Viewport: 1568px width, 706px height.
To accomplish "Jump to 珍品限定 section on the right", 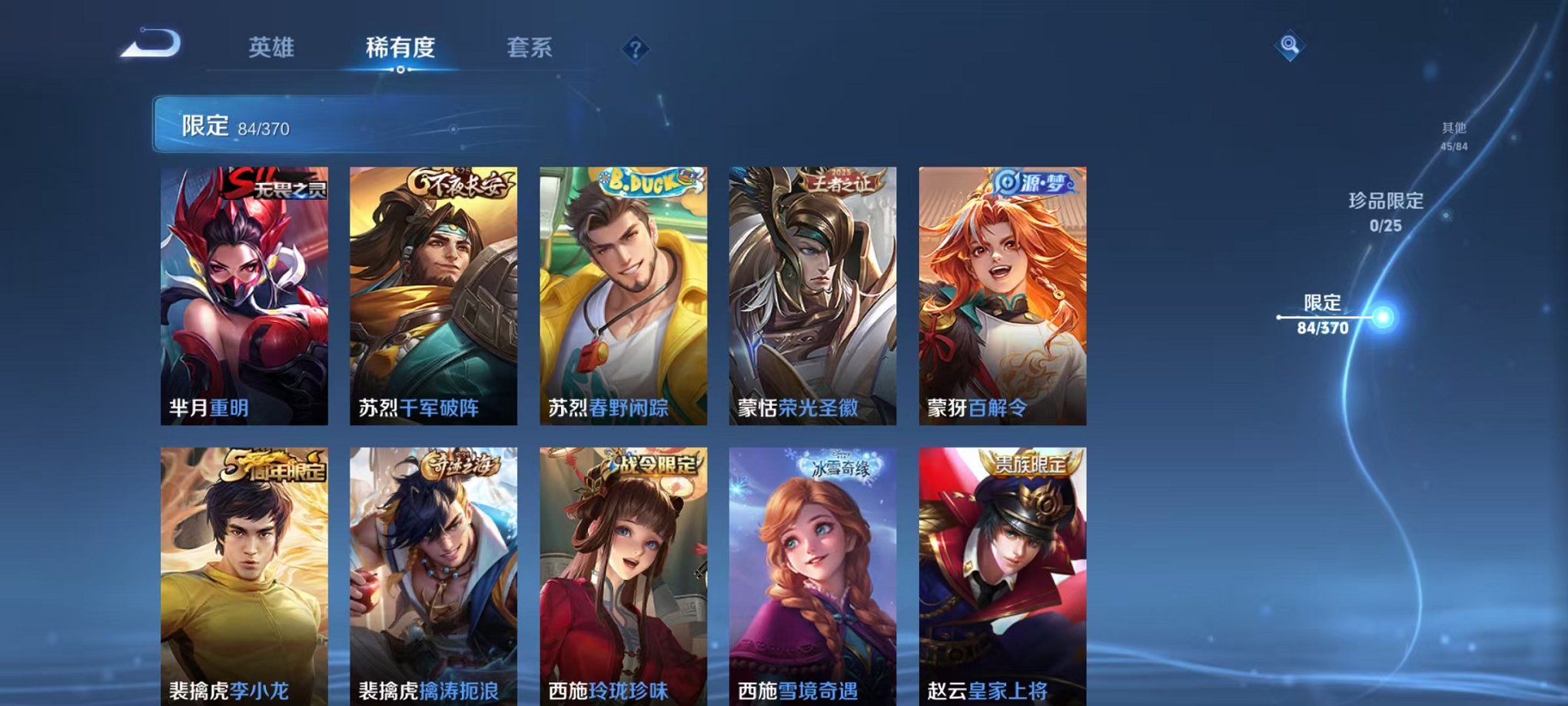I will coord(1387,211).
